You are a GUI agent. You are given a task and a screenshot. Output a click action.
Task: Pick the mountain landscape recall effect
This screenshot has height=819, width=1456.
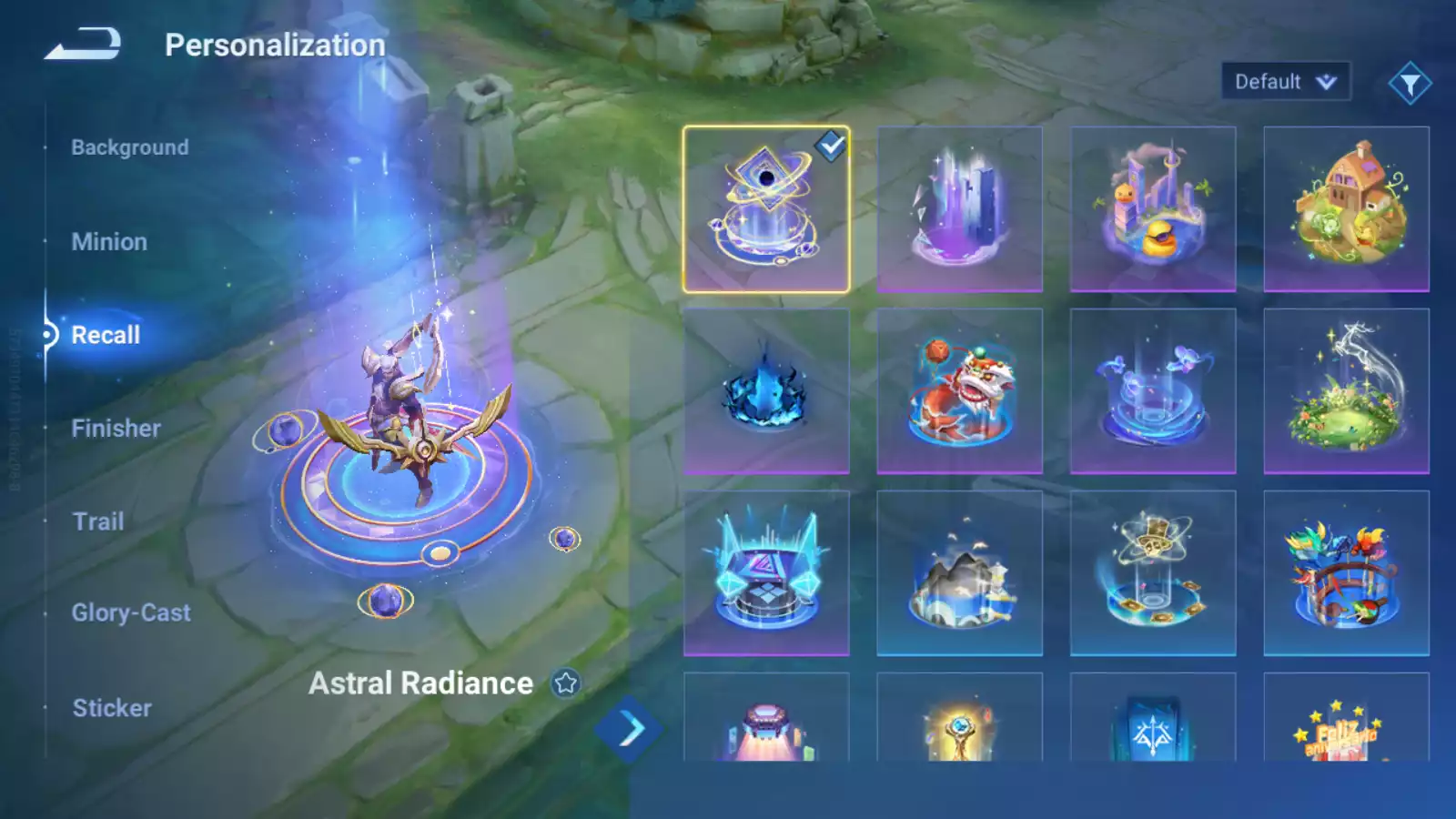pos(959,573)
